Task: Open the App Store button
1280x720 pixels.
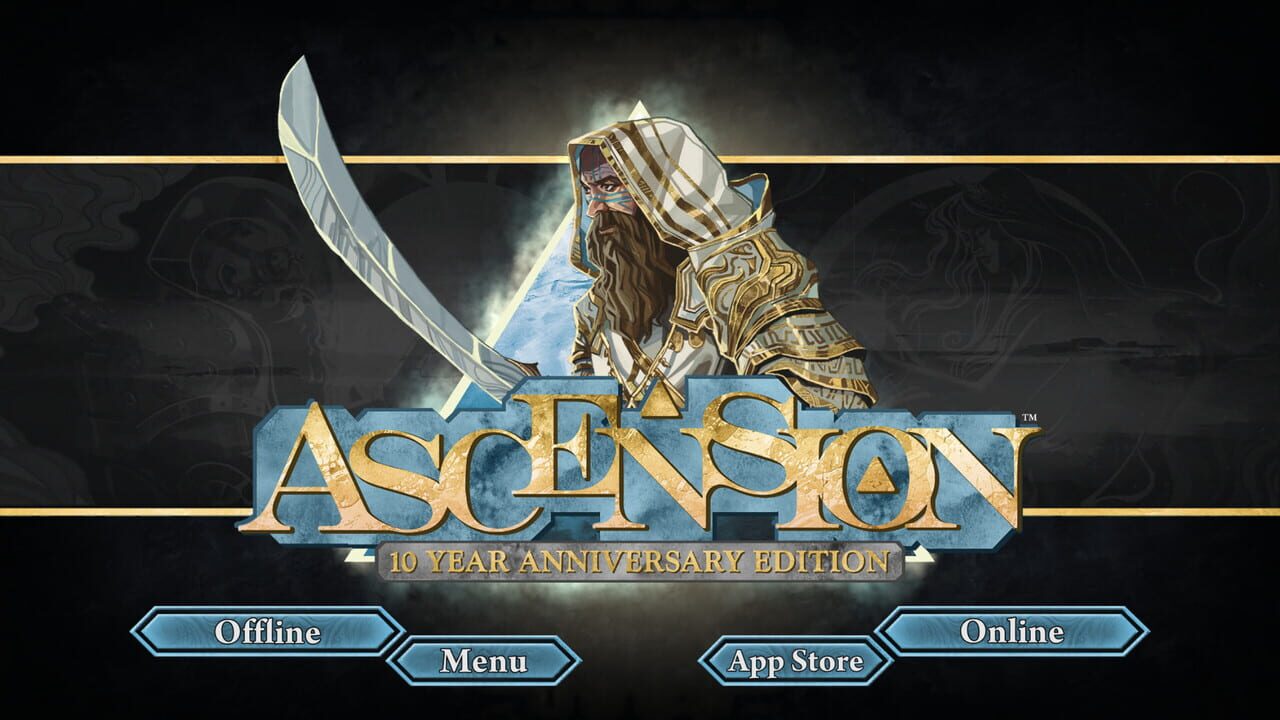Action: [795, 660]
